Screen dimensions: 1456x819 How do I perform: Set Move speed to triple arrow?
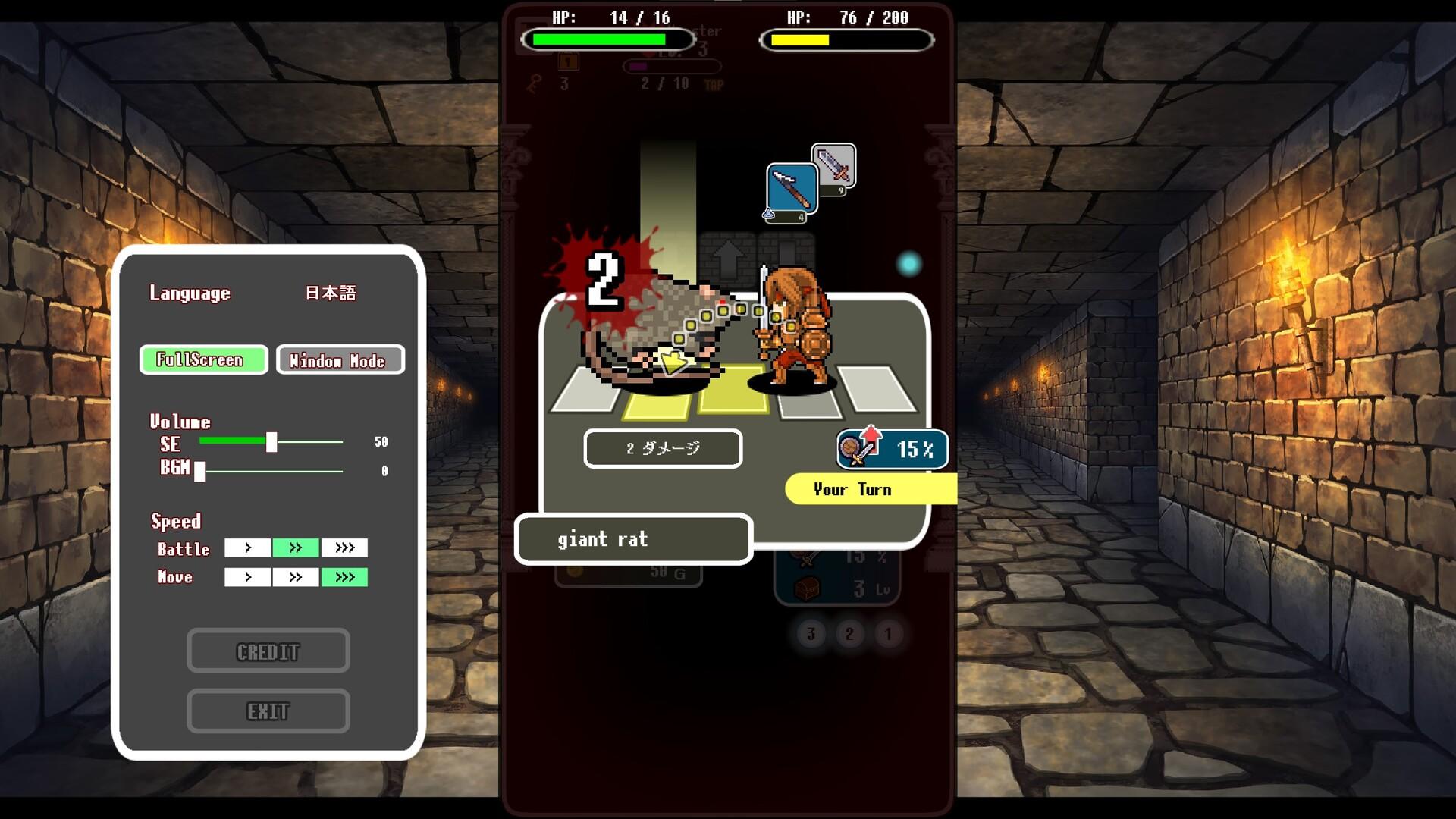(x=344, y=577)
